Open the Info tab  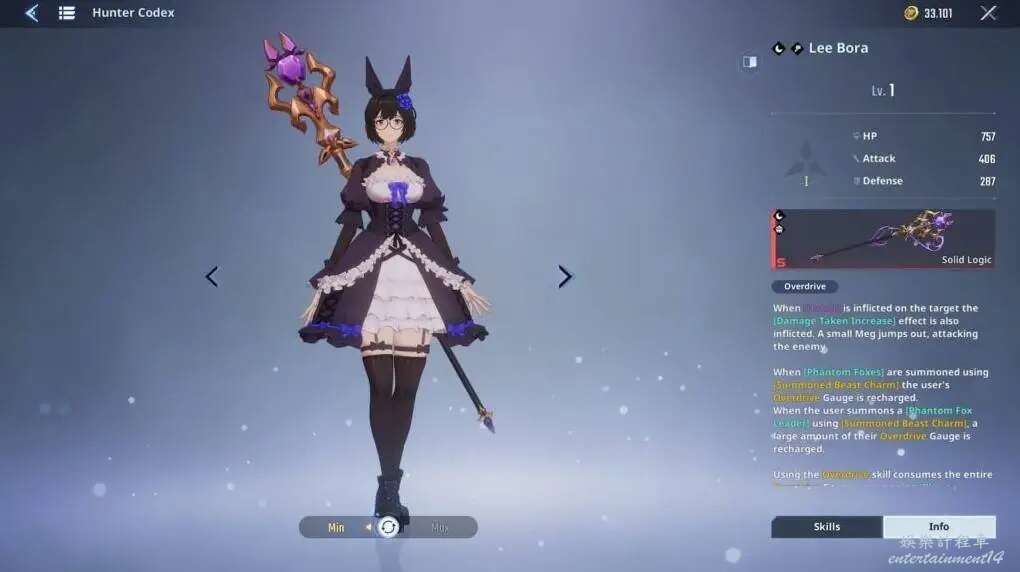[939, 527]
